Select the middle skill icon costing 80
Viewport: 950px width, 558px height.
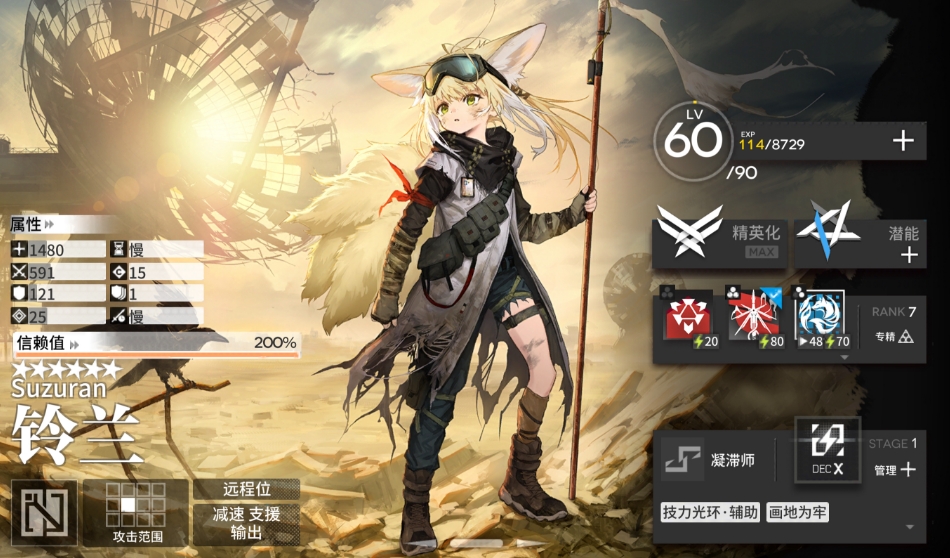pyautogui.click(x=753, y=320)
